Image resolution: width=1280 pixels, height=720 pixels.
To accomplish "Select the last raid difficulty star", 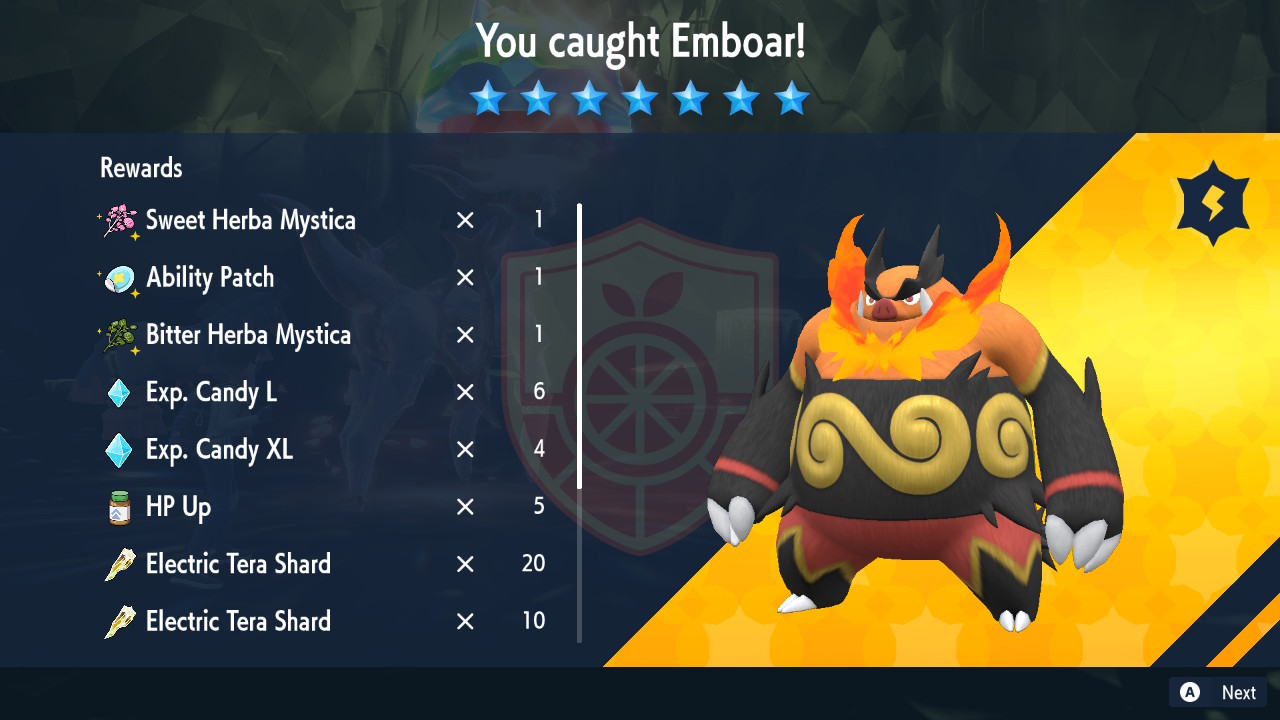I will click(792, 98).
